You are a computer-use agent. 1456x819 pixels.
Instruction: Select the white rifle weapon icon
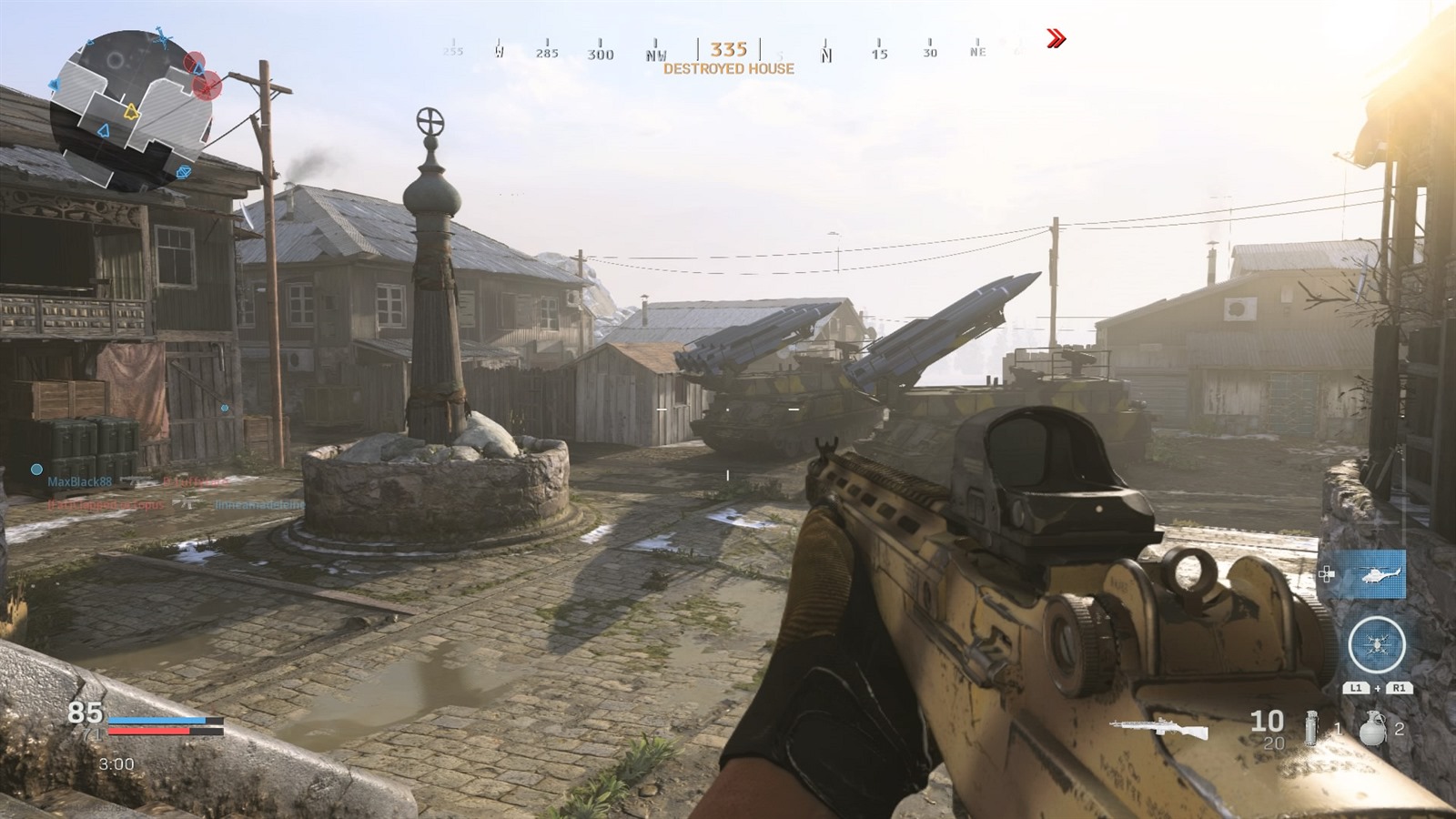[1158, 727]
